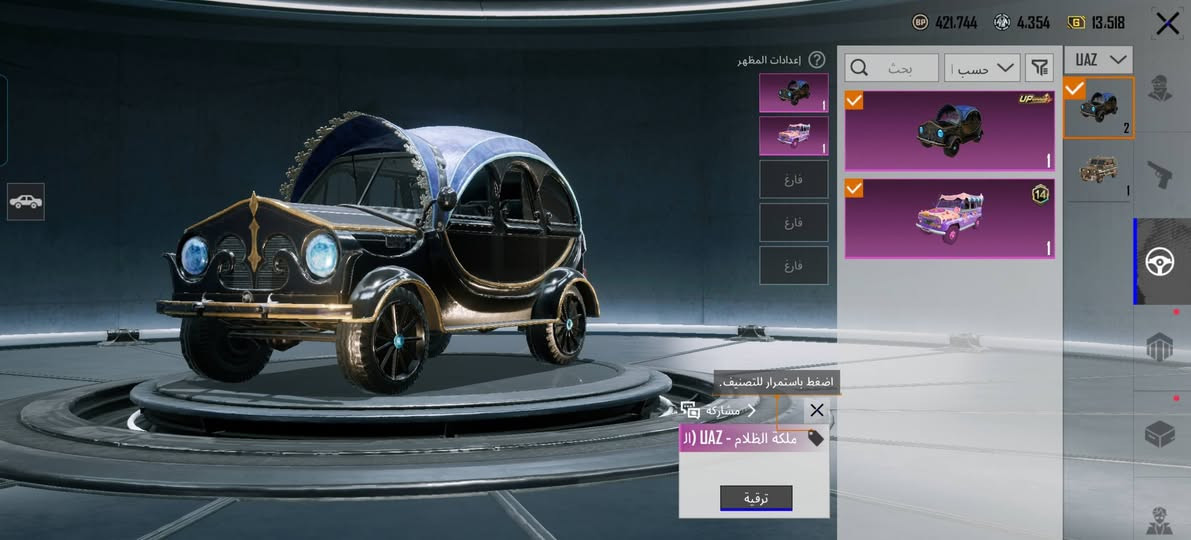
Task: Close the vehicle inventory screen
Action: pyautogui.click(x=1167, y=24)
